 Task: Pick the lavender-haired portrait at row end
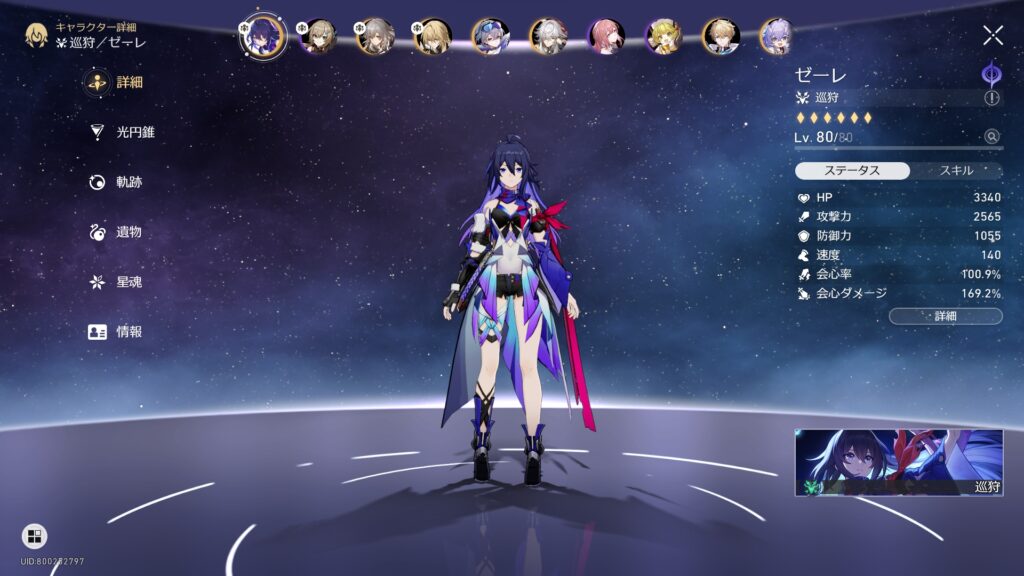click(776, 36)
